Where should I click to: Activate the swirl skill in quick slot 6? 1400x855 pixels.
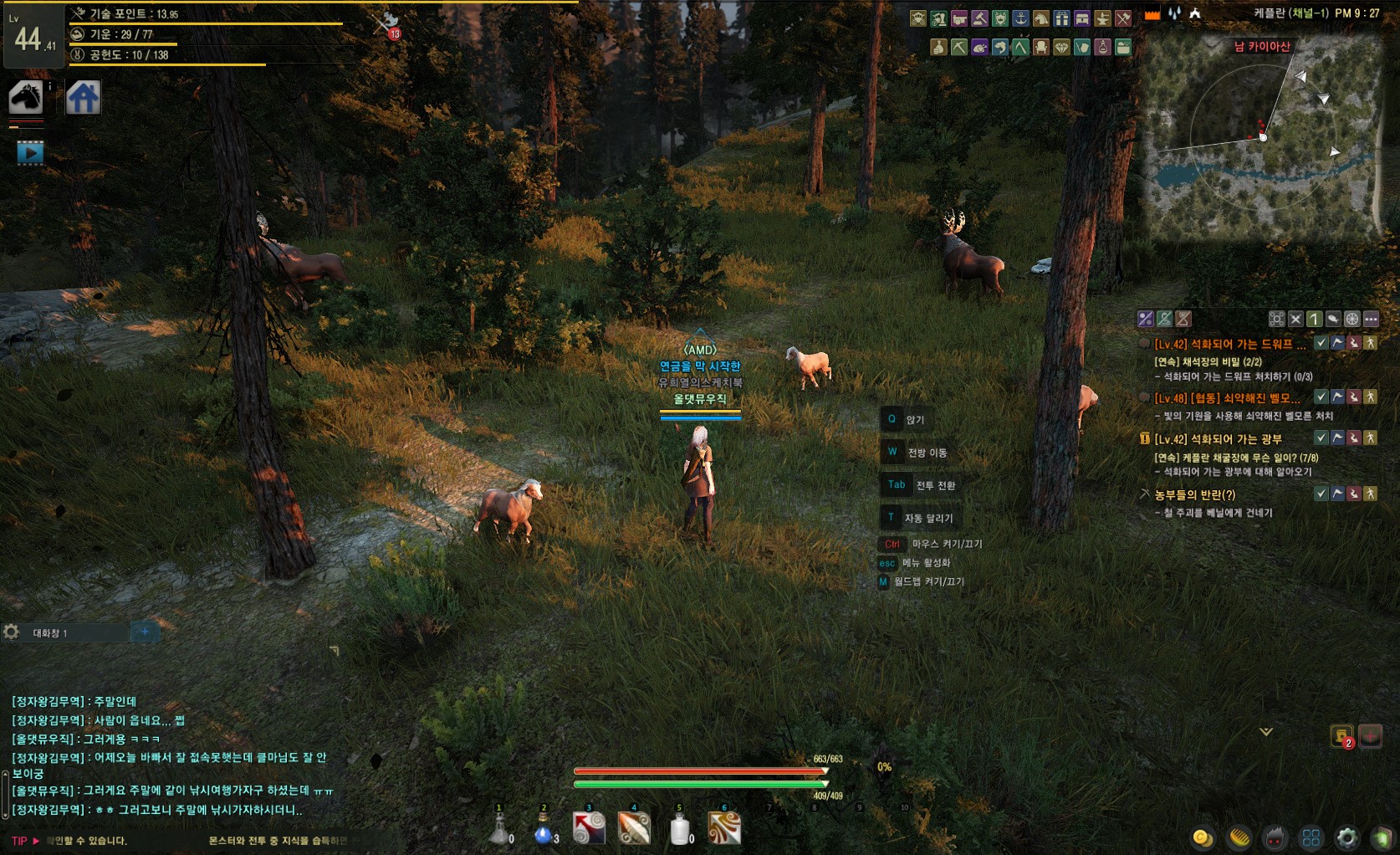[x=724, y=829]
